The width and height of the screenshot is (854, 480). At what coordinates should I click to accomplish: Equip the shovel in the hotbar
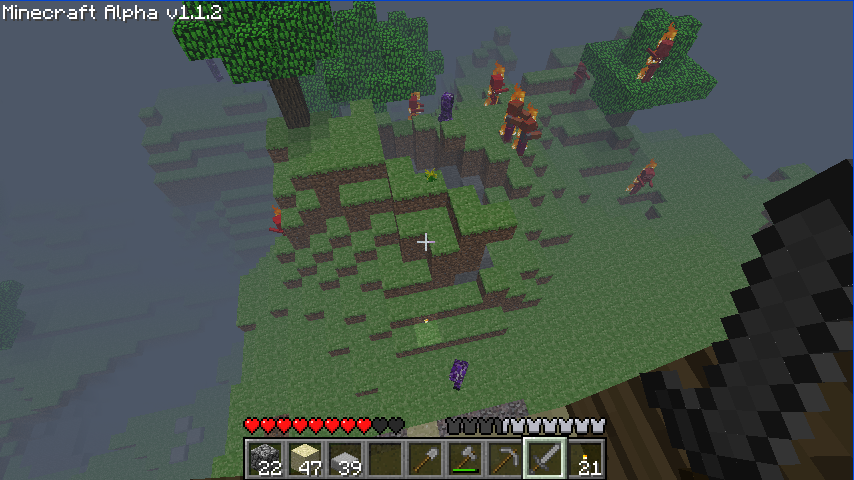426,459
